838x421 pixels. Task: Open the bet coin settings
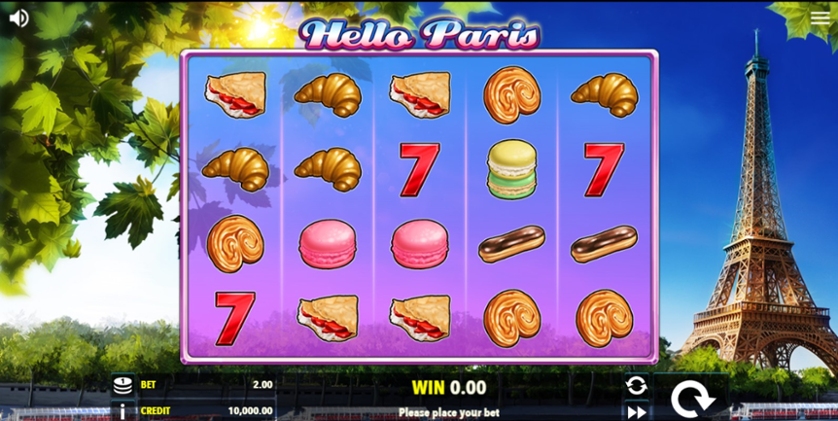click(x=123, y=385)
